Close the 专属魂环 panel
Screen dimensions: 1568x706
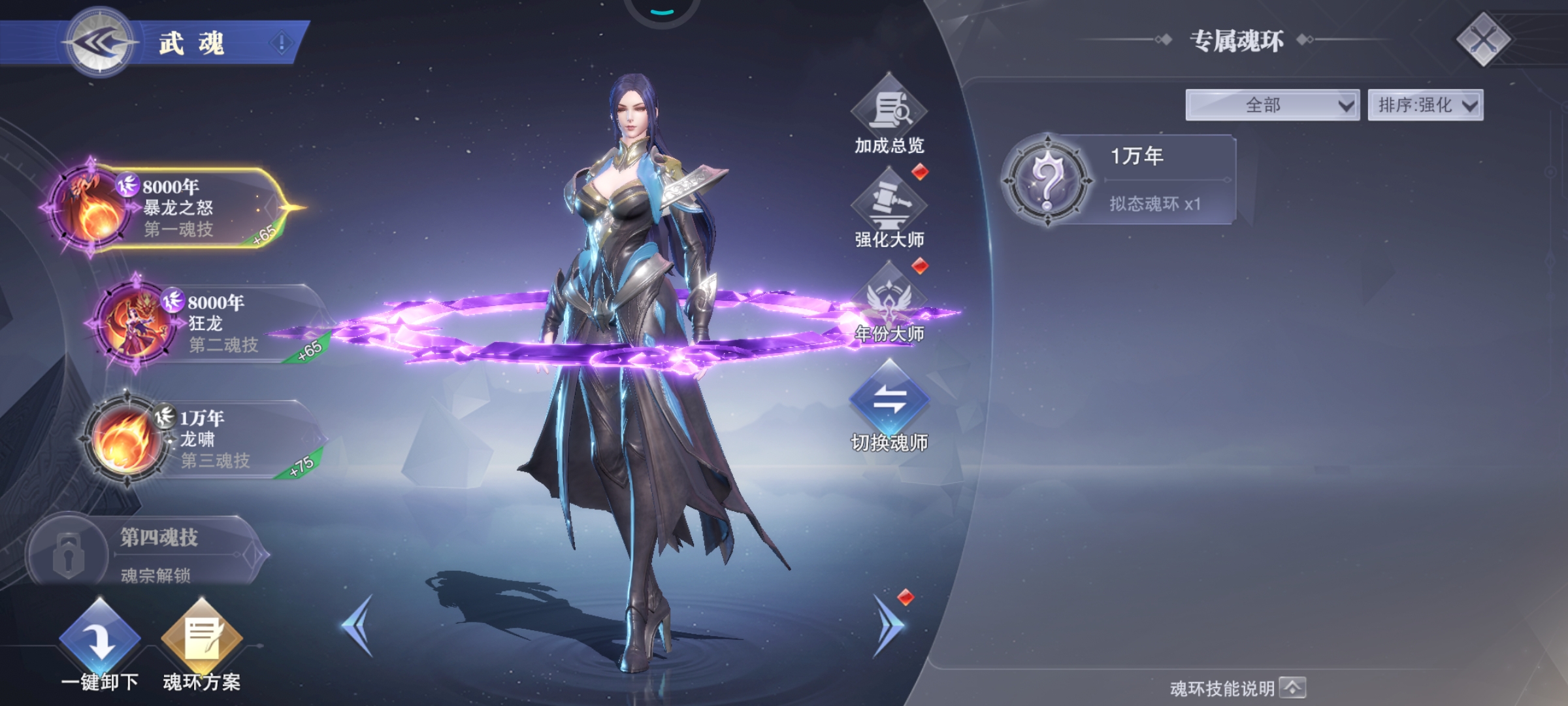[x=1483, y=40]
